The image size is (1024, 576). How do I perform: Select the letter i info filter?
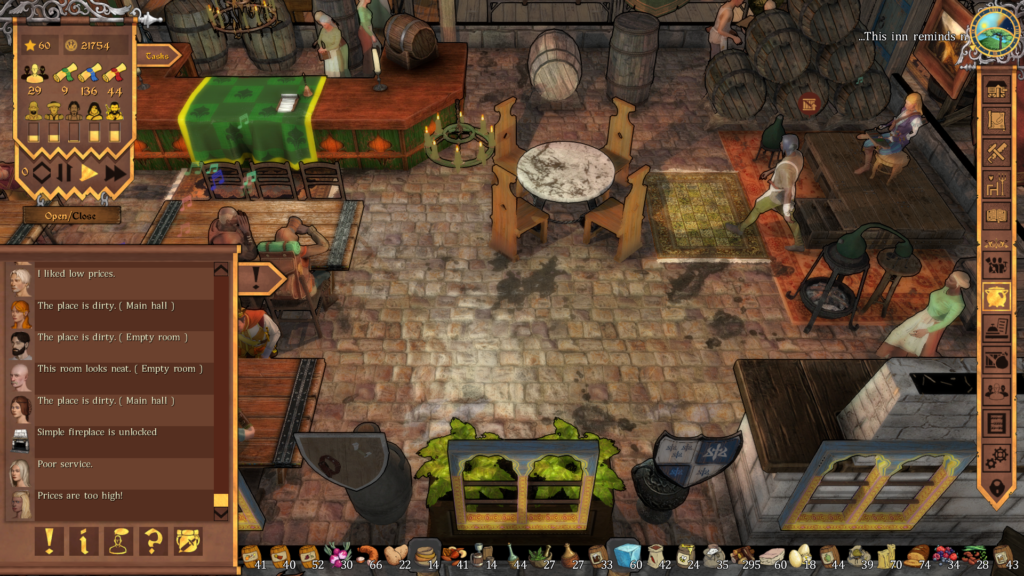(83, 541)
